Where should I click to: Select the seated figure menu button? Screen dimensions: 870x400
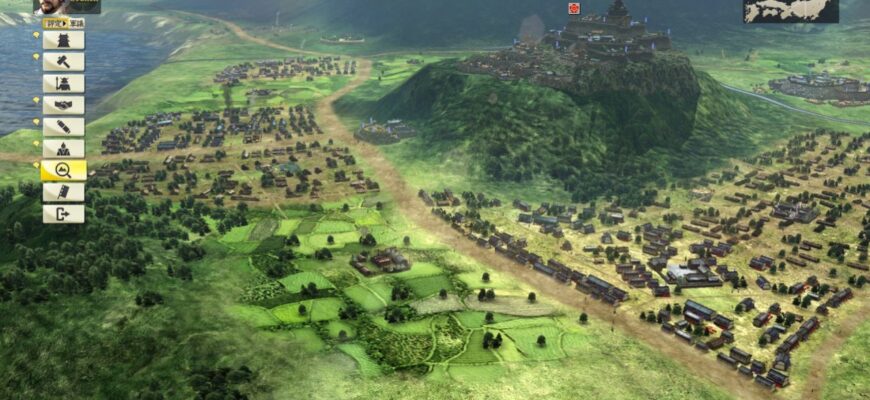pos(63,149)
